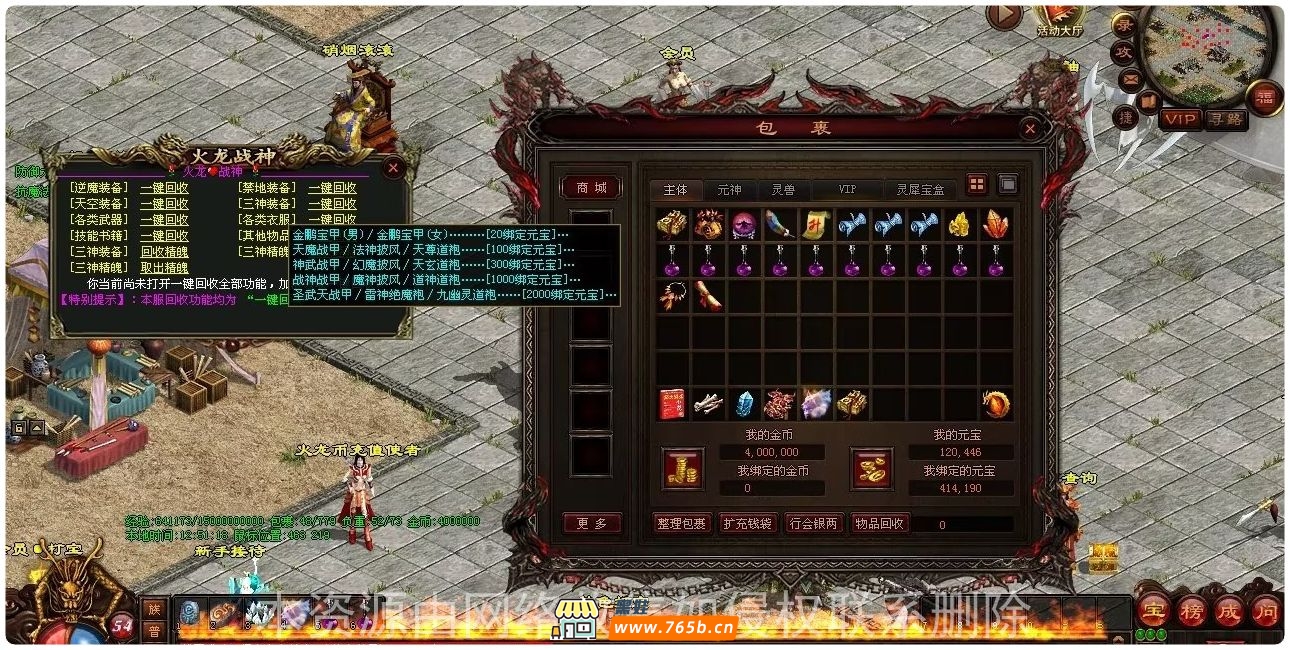
Task: Switch to the 元神 tab
Action: [729, 189]
